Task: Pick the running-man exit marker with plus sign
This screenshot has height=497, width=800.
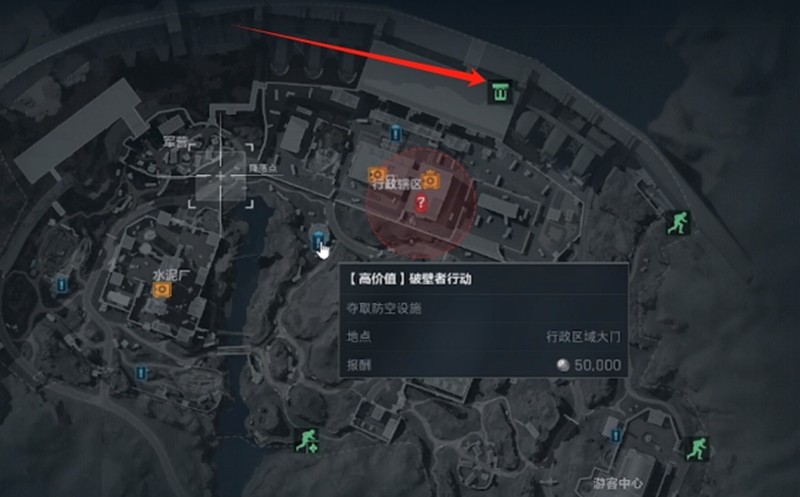Action: pos(307,440)
